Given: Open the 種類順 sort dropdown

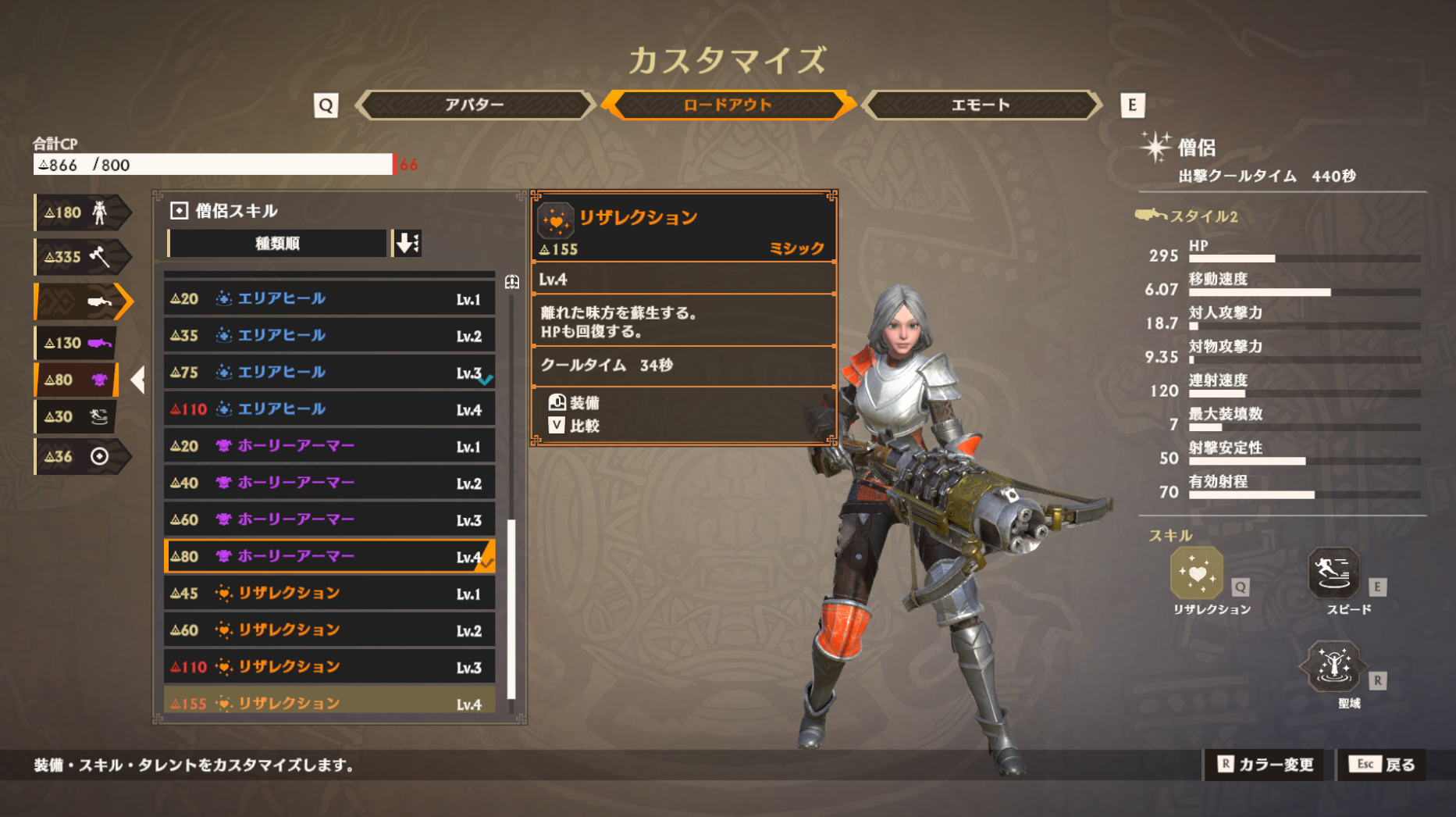Looking at the screenshot, I should coord(277,244).
